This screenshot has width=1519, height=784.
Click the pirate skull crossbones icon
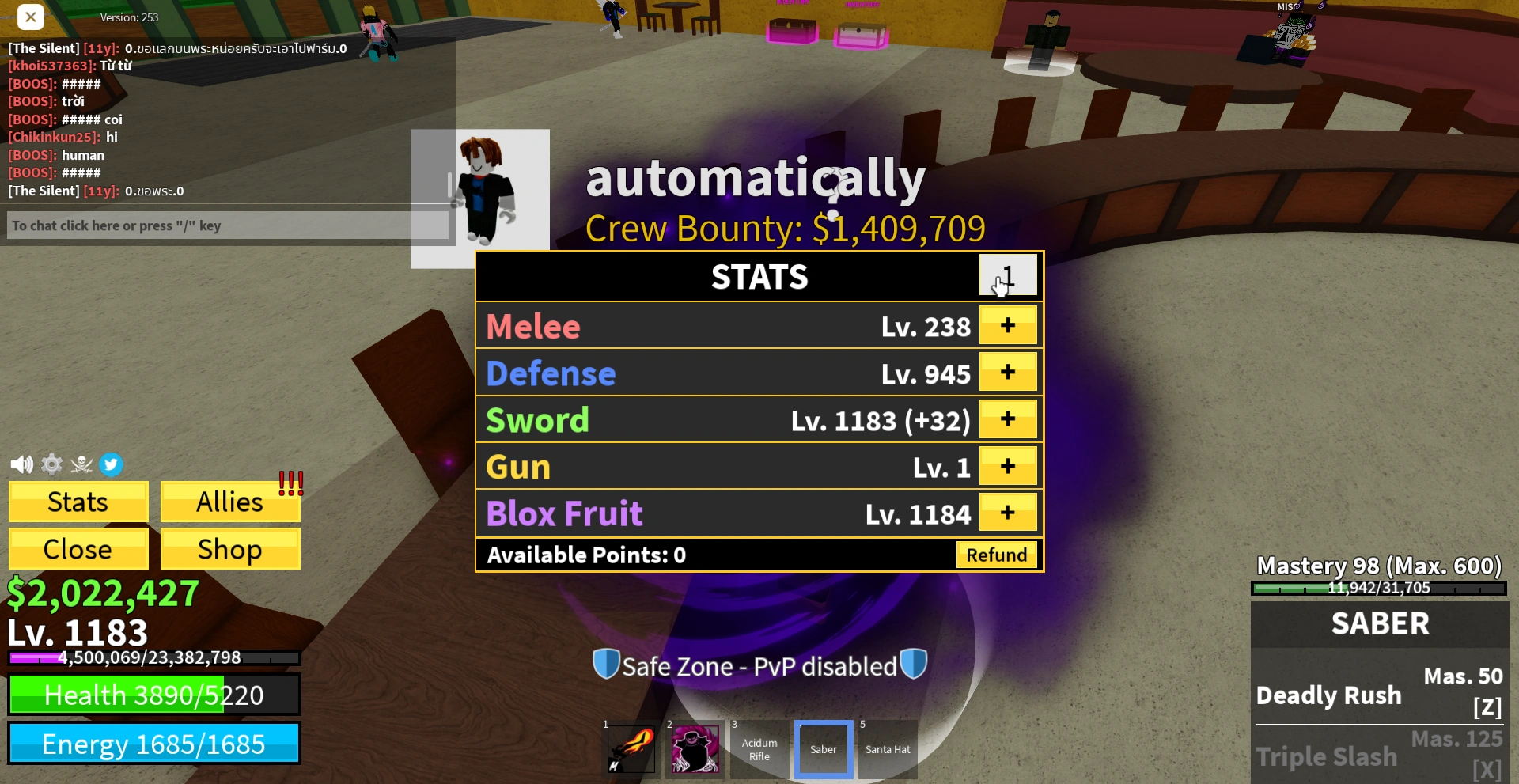tap(81, 464)
